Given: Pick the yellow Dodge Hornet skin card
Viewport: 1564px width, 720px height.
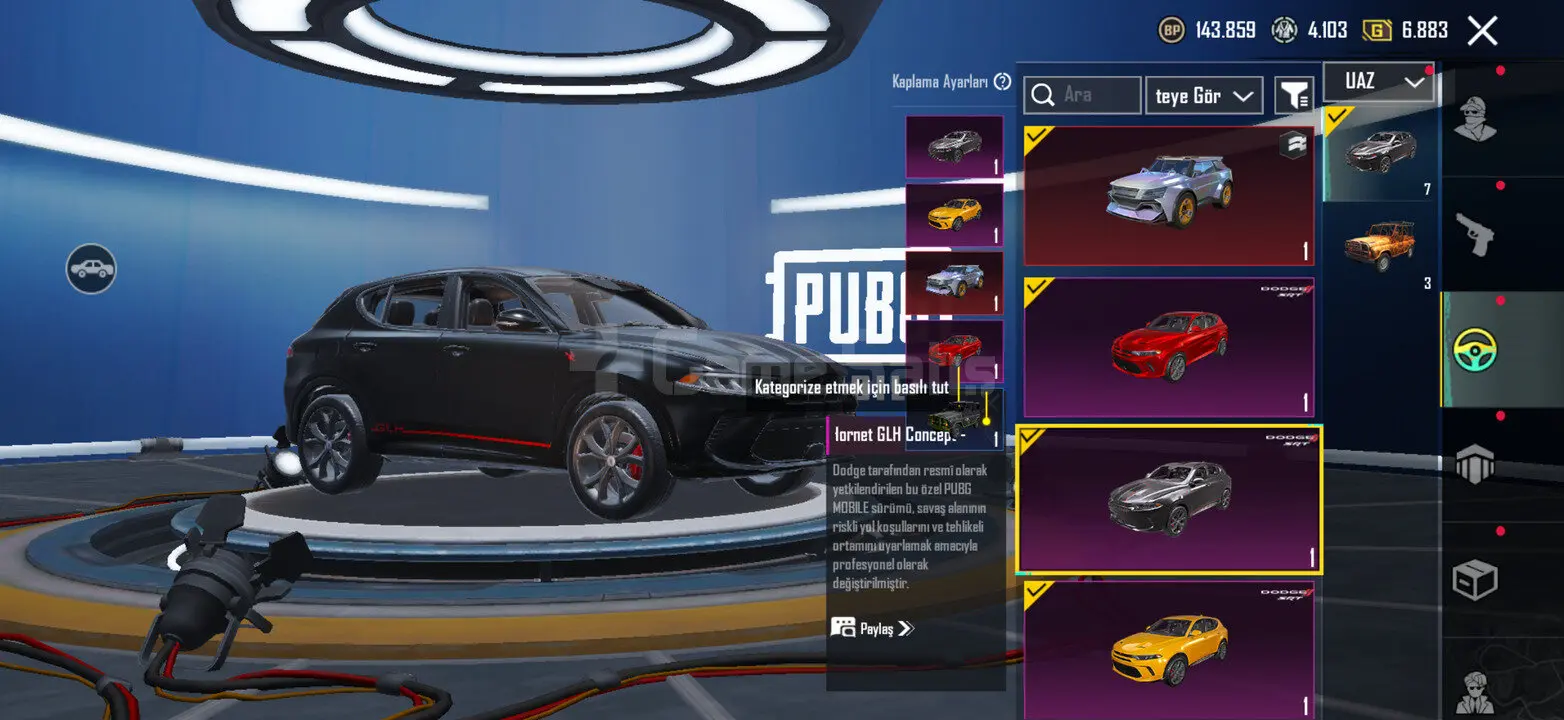Looking at the screenshot, I should click(x=1168, y=649).
